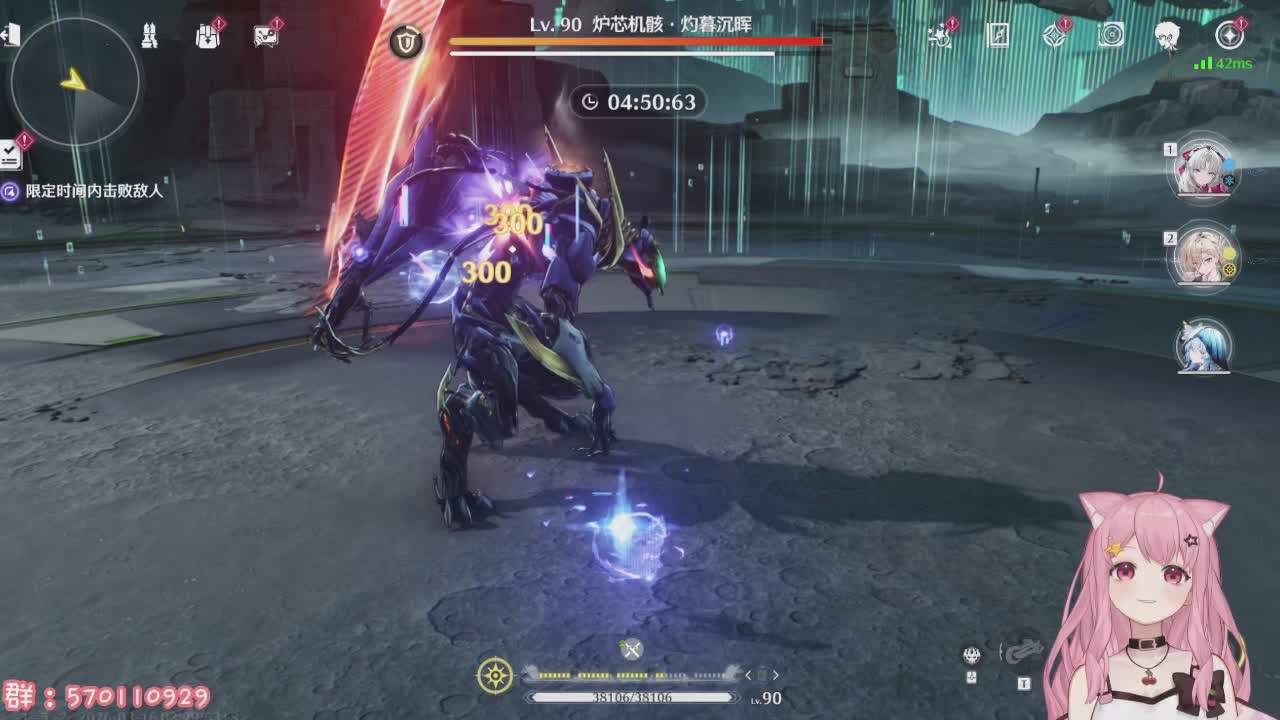This screenshot has width=1280, height=720.
Task: Leave the challenge via the exit door icon
Action: tap(10, 36)
